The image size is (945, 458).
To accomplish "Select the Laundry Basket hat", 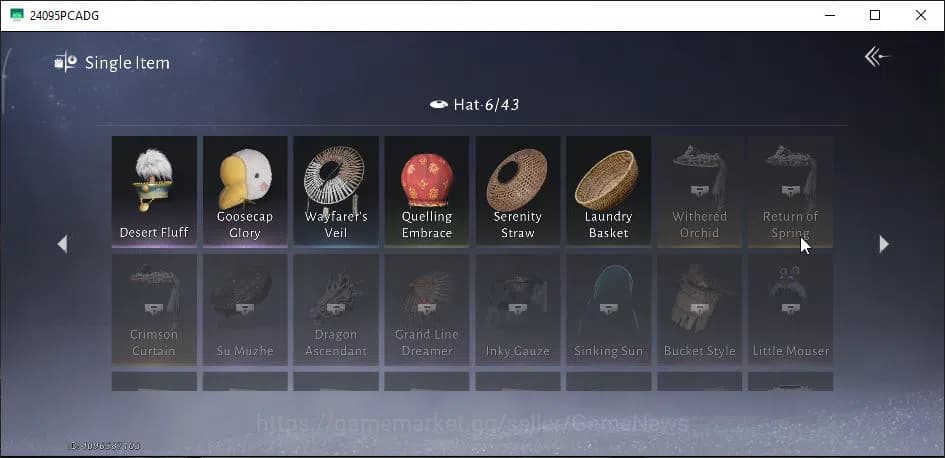I will [x=608, y=191].
